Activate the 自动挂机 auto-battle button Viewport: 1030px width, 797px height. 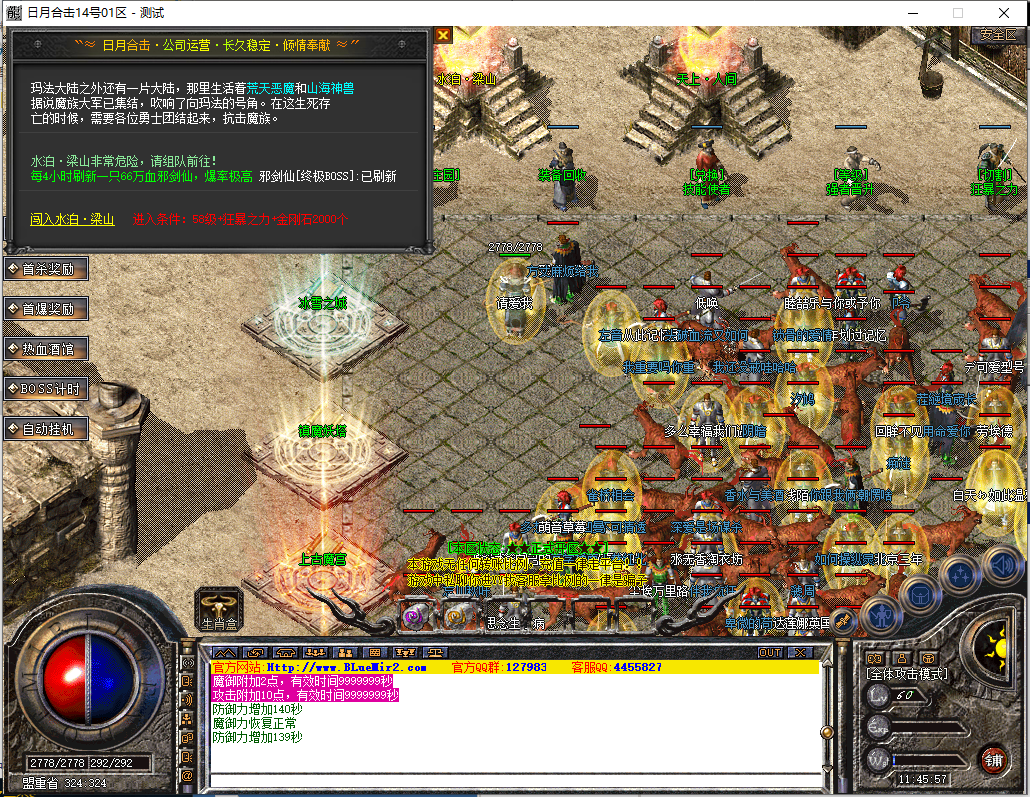point(46,429)
